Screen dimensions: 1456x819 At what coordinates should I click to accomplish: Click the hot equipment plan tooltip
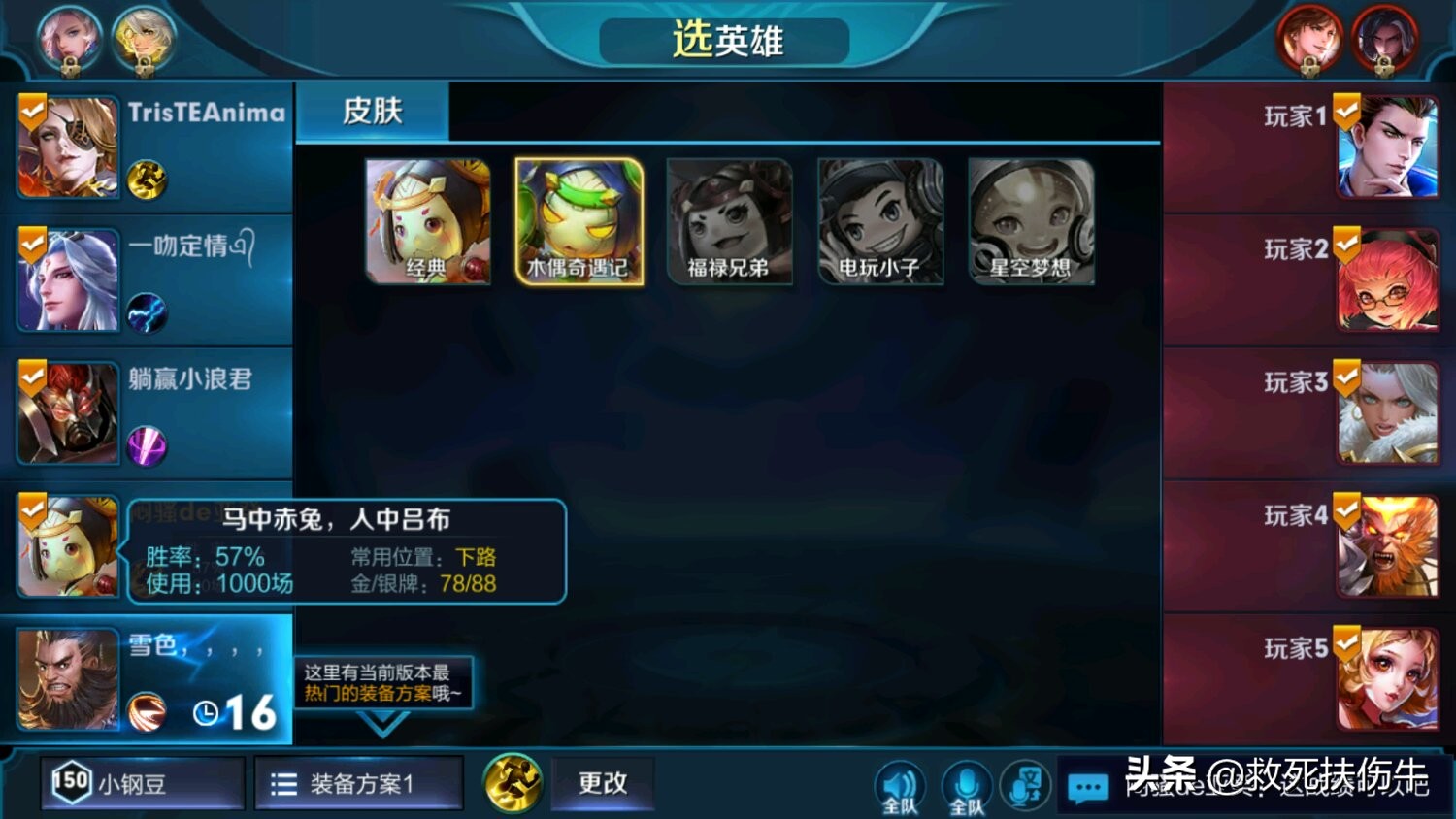click(x=381, y=679)
